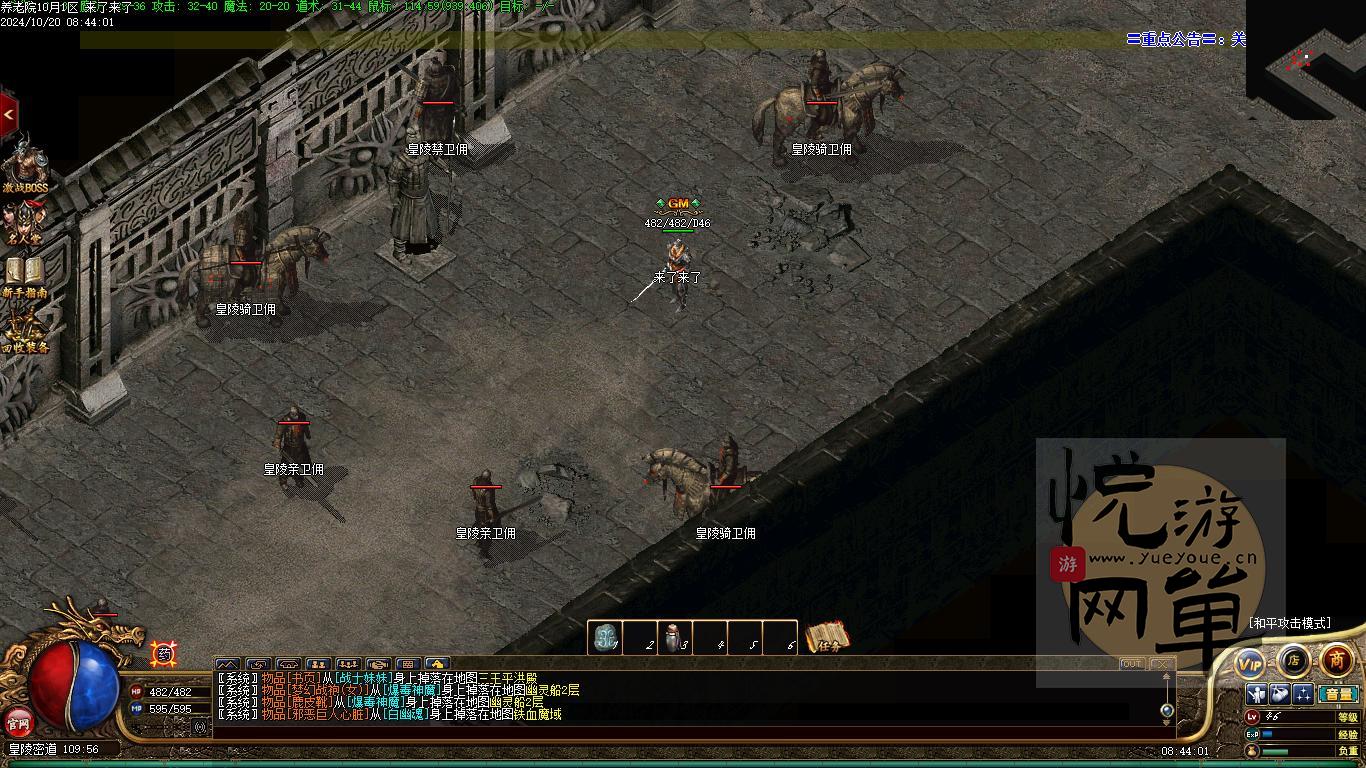Open the 任务 quest book

click(827, 637)
